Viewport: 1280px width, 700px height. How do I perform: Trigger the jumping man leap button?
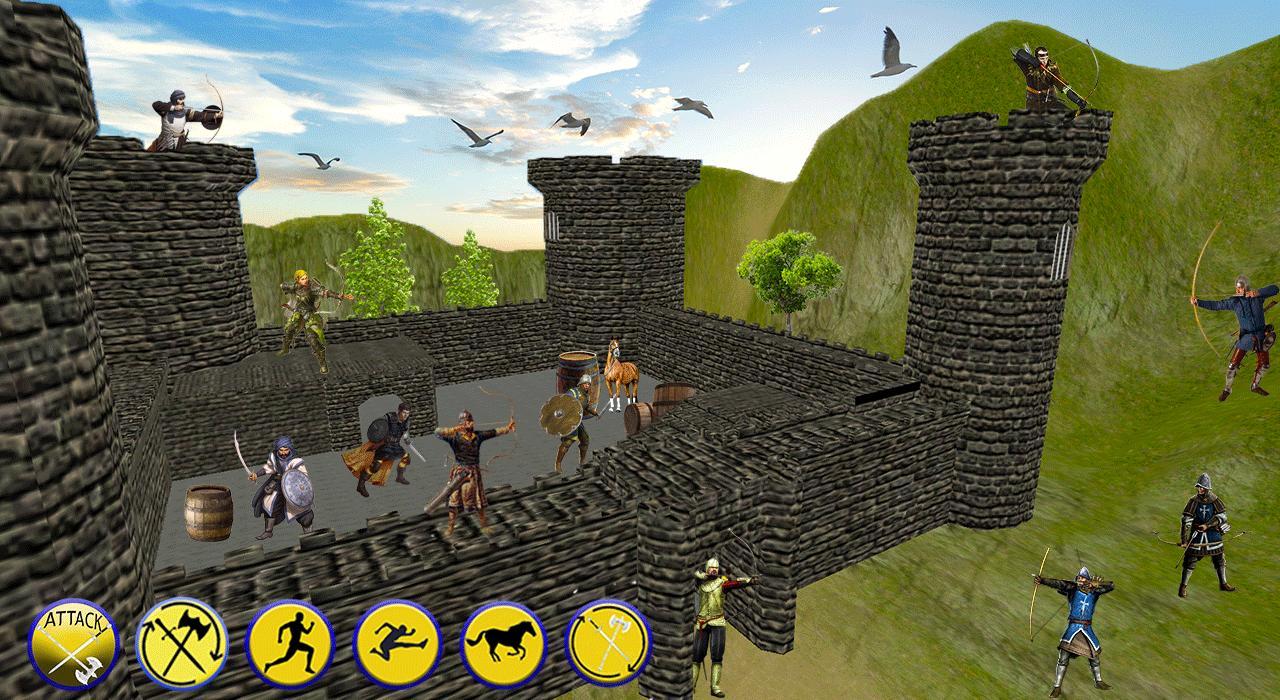click(x=397, y=643)
